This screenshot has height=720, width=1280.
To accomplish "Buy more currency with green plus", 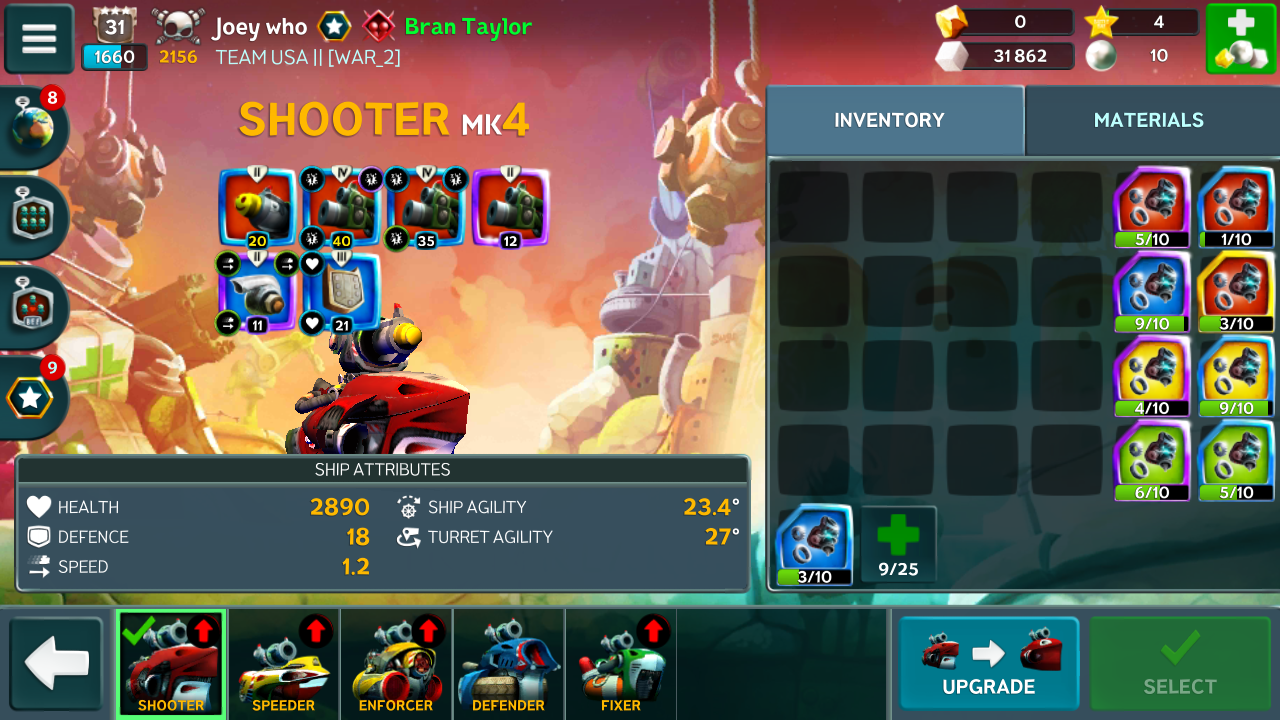I will click(x=1240, y=38).
